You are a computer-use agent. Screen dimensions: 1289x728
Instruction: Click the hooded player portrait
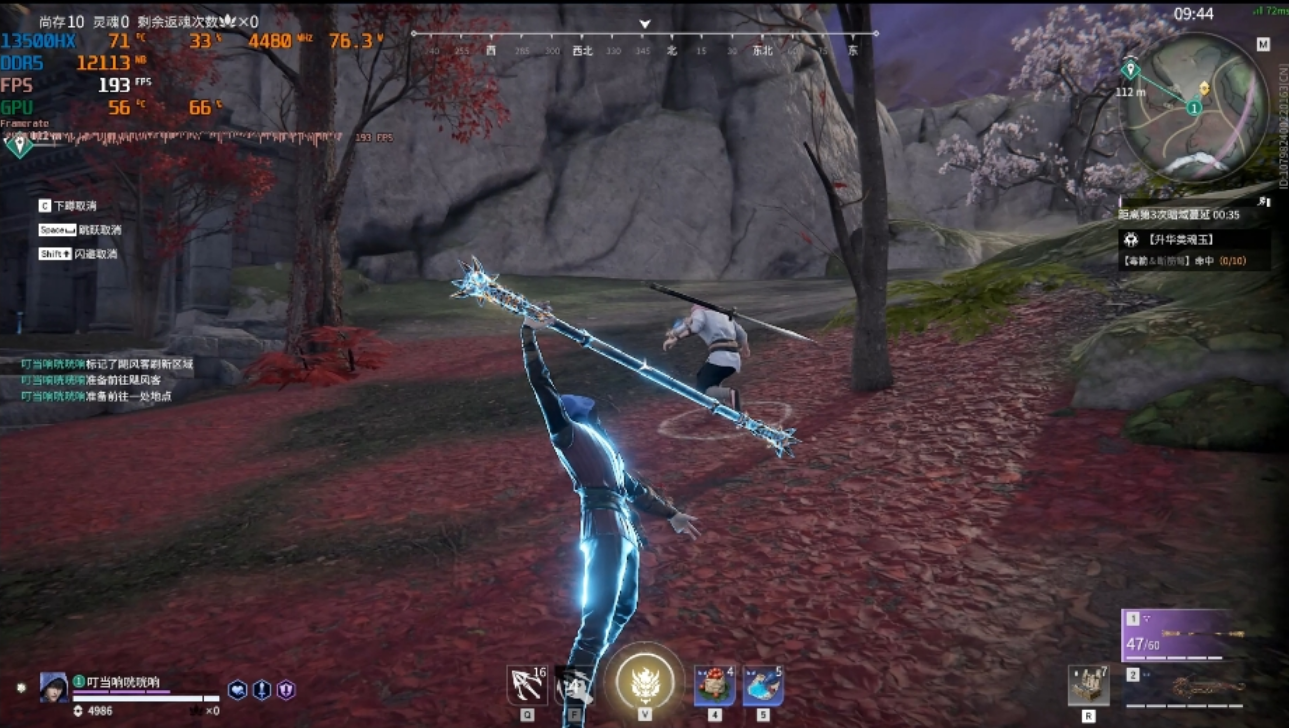click(54, 687)
